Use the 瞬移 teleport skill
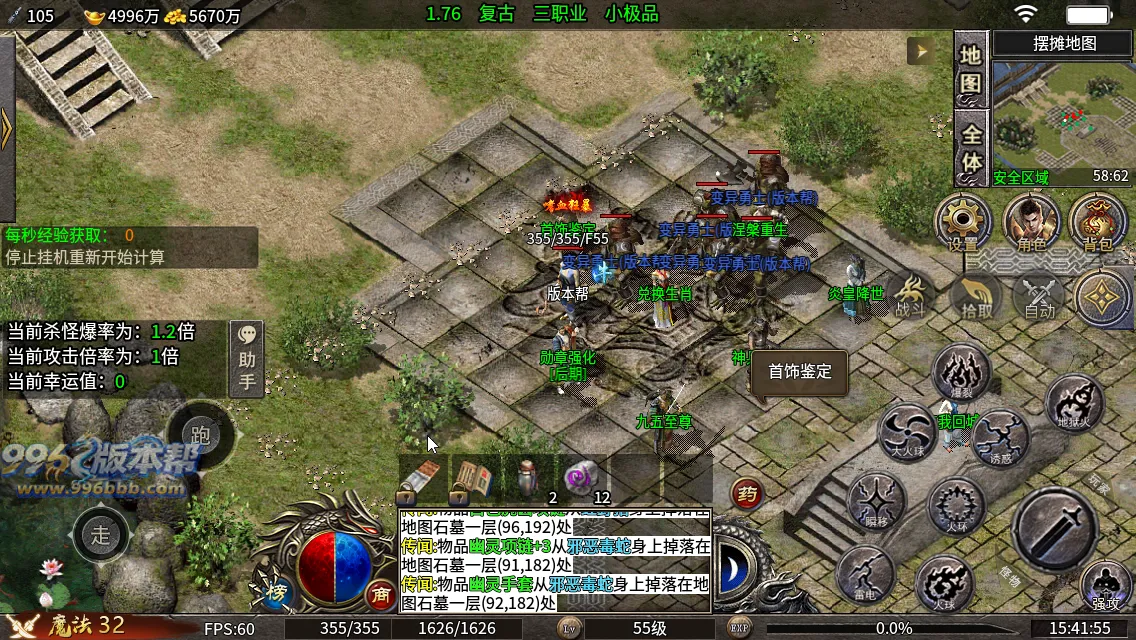Viewport: 1136px width, 640px height. tap(877, 500)
